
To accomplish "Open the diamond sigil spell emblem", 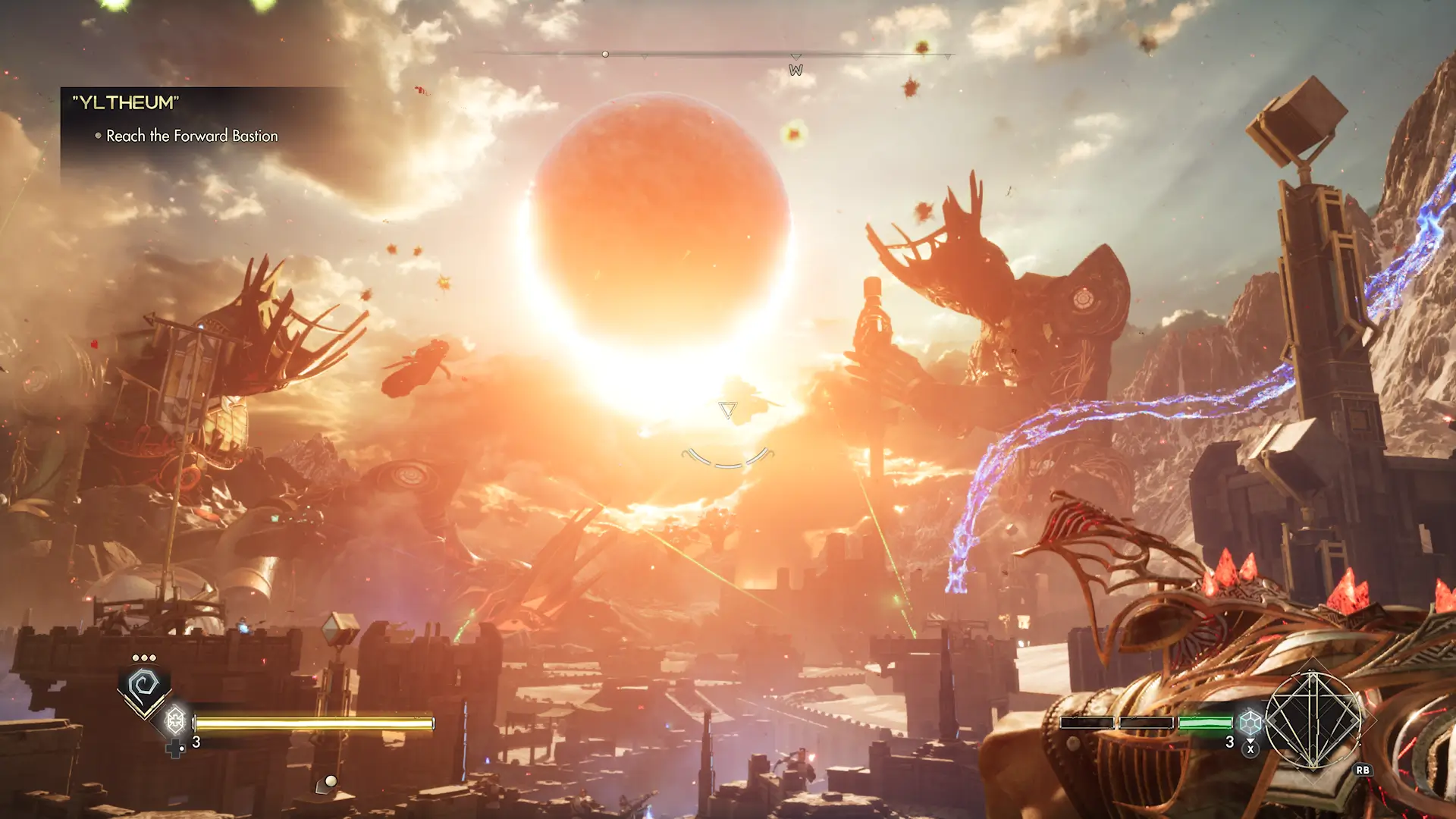I will (x=1313, y=720).
